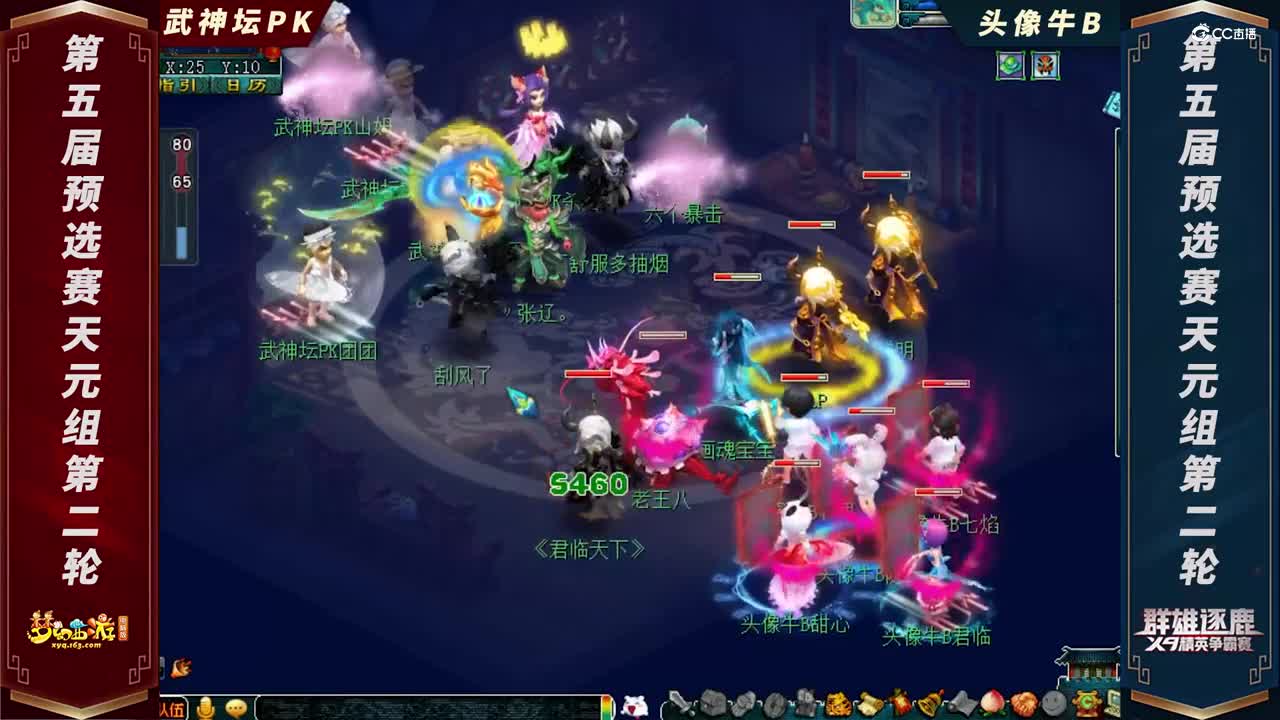This screenshot has width=1280, height=720.
Task: Click the green buff icon under 头像牛B banner
Action: pyautogui.click(x=1010, y=64)
